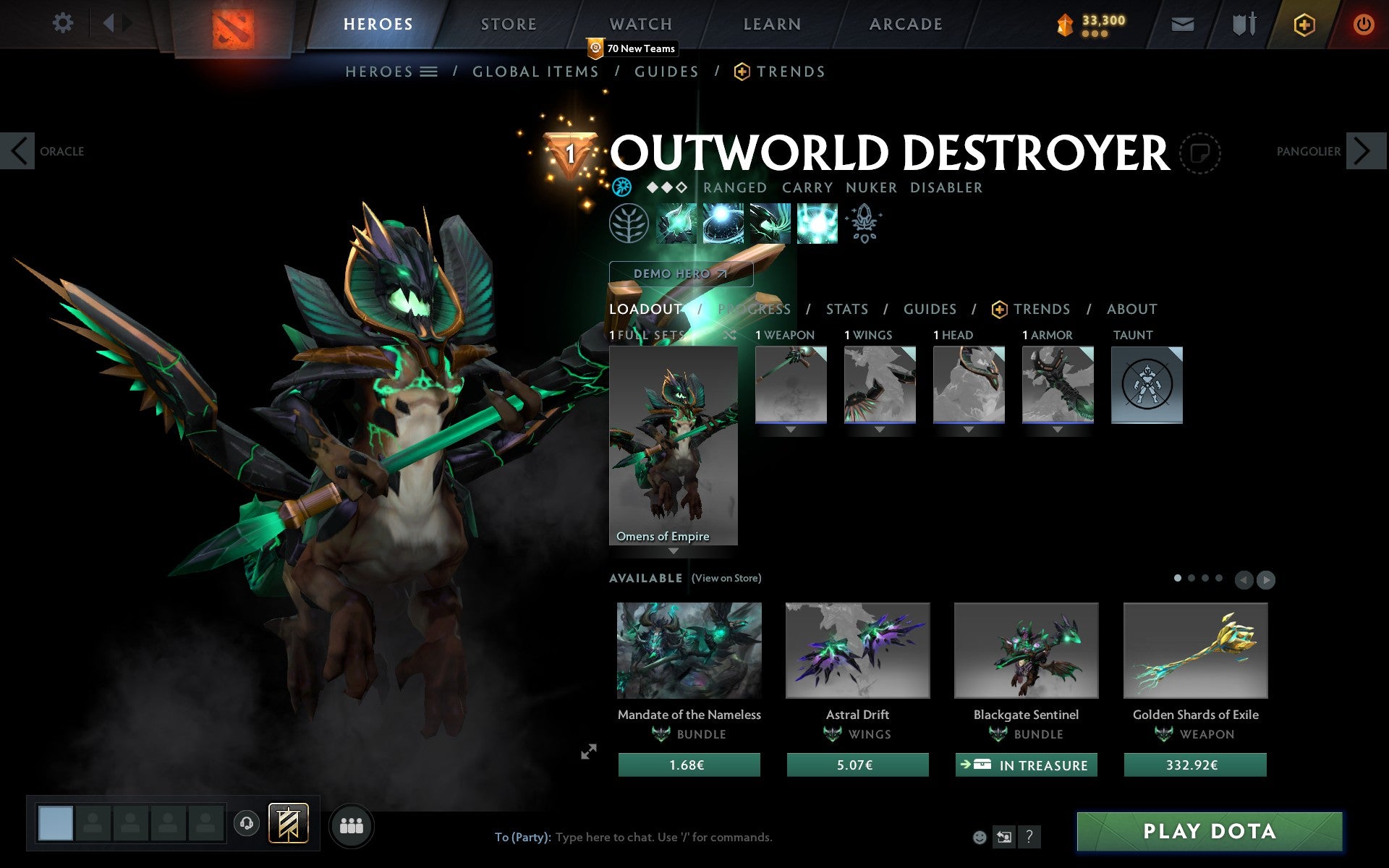This screenshot has height=868, width=1389.
Task: Click the headset voice chat icon
Action: tap(246, 824)
